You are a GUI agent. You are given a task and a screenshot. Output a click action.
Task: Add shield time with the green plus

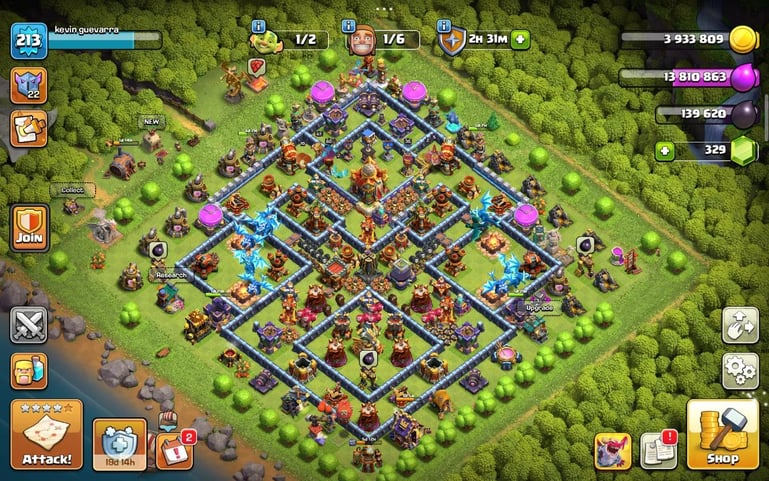520,40
